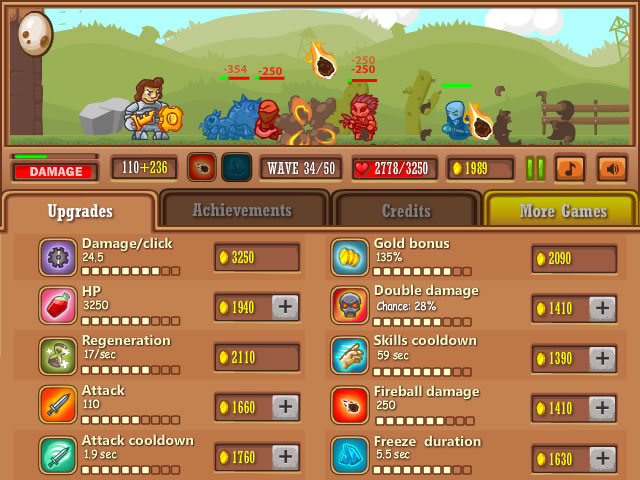The image size is (640, 480).
Task: Buy Attack cooldown upgrade for 1760 gold
Action: coord(285,458)
